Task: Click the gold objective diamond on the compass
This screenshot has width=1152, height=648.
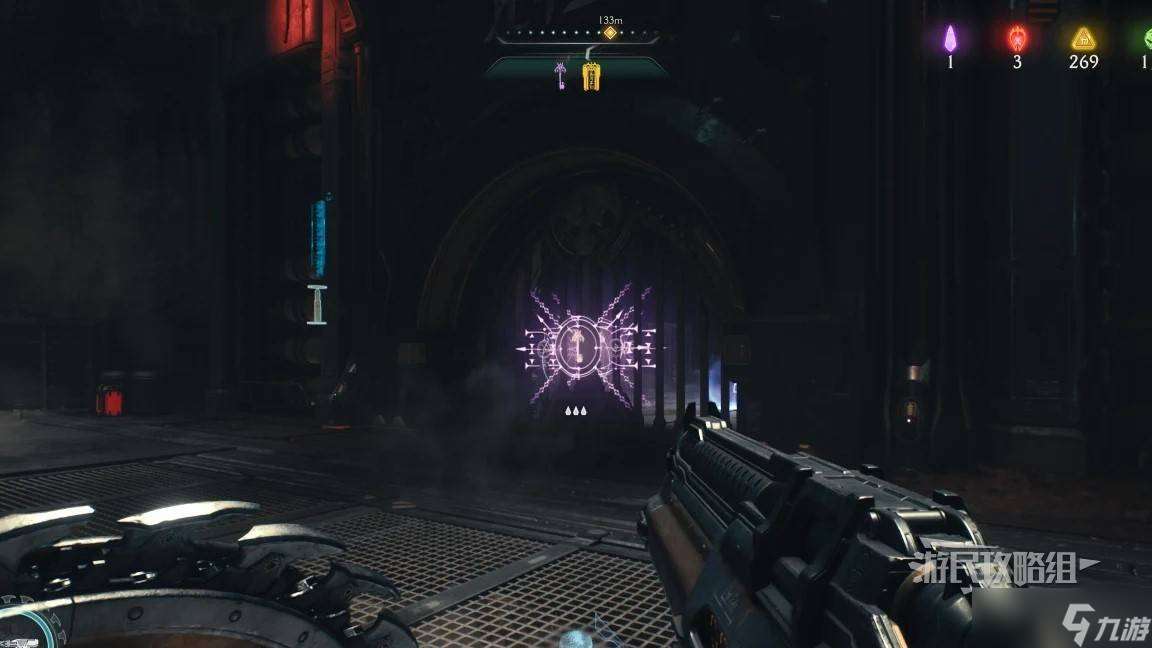Action: click(609, 33)
